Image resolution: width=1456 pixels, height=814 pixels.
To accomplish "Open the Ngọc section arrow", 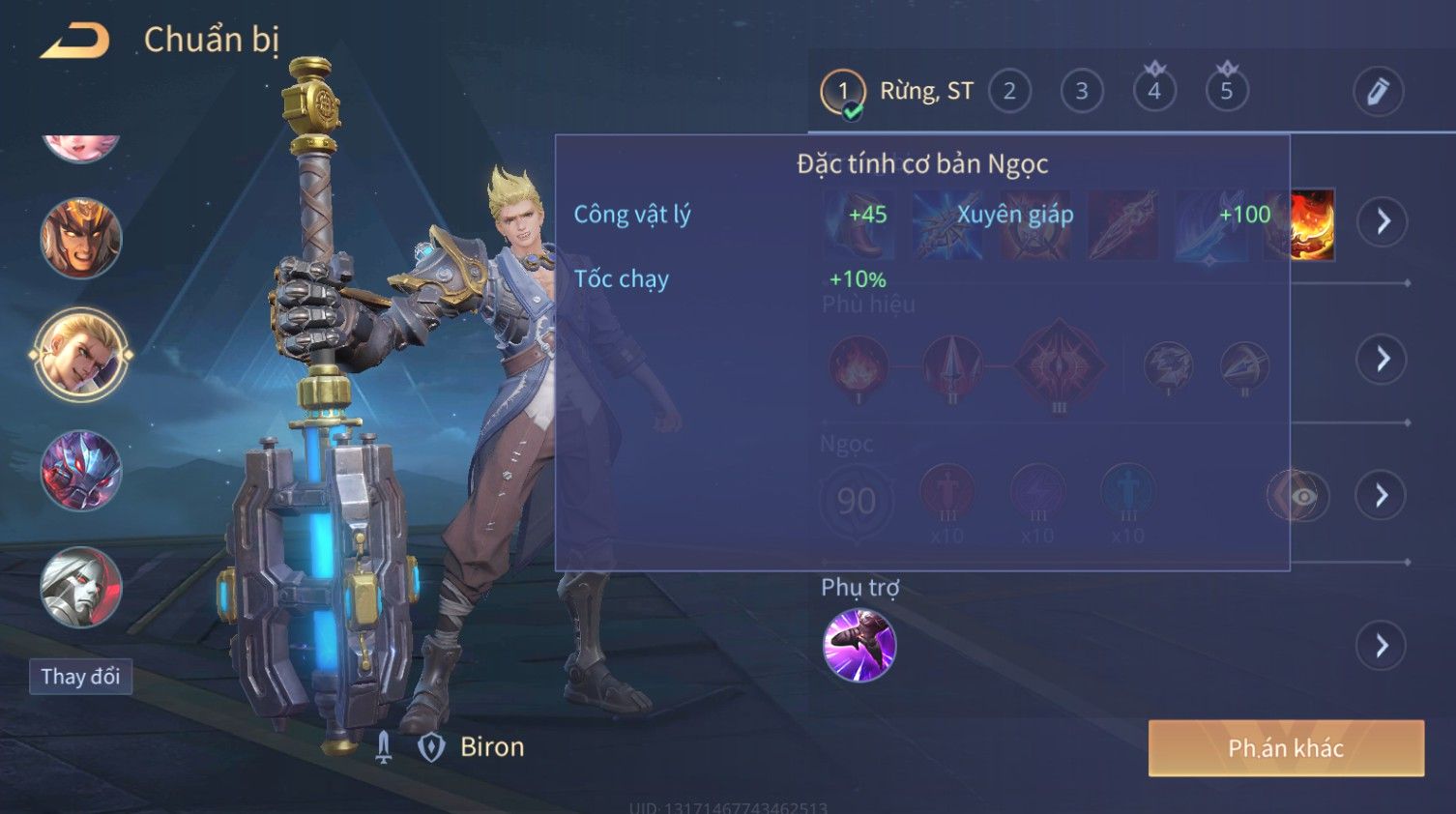I will (1383, 496).
